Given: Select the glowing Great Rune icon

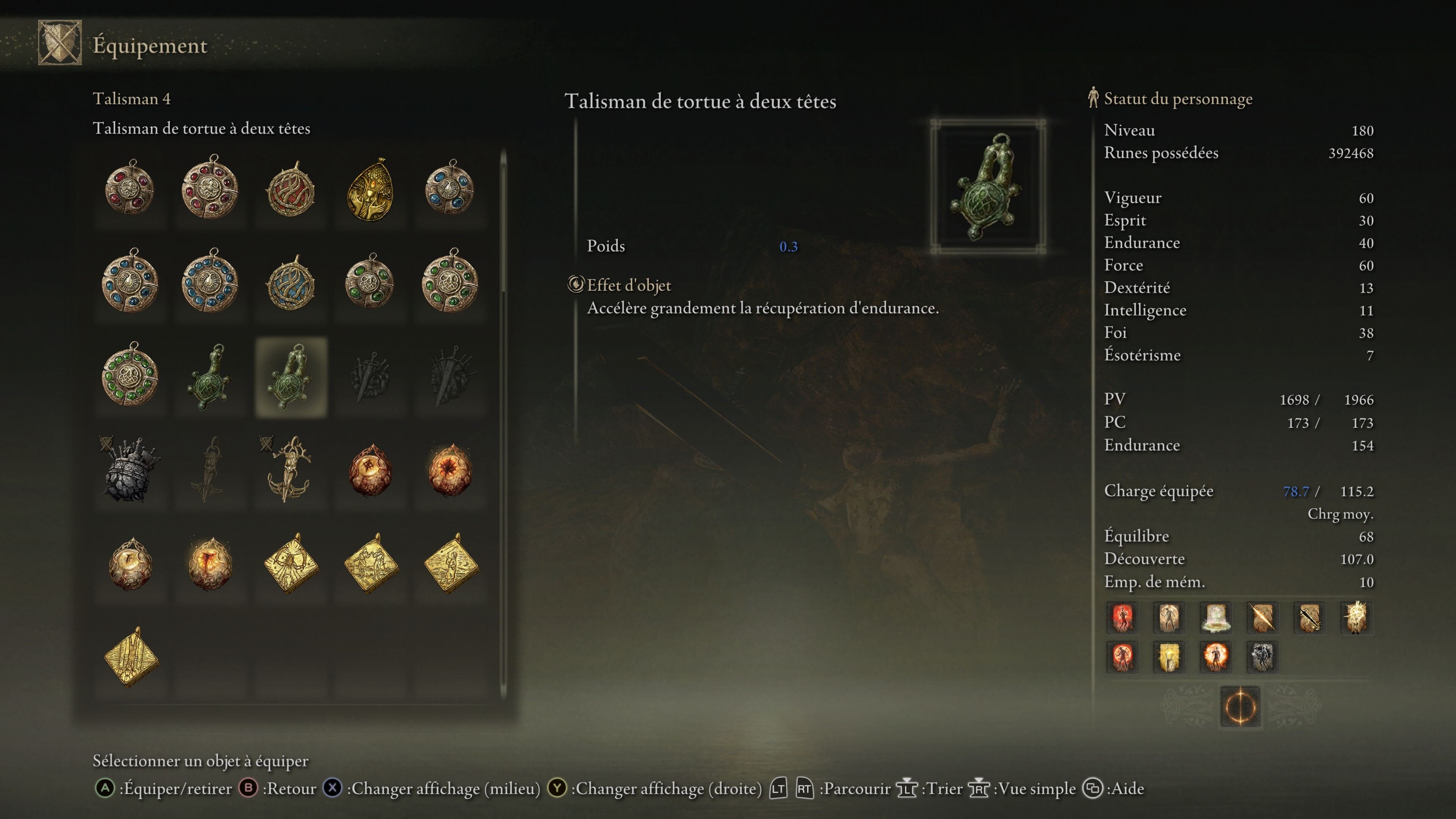Looking at the screenshot, I should click(x=1240, y=706).
